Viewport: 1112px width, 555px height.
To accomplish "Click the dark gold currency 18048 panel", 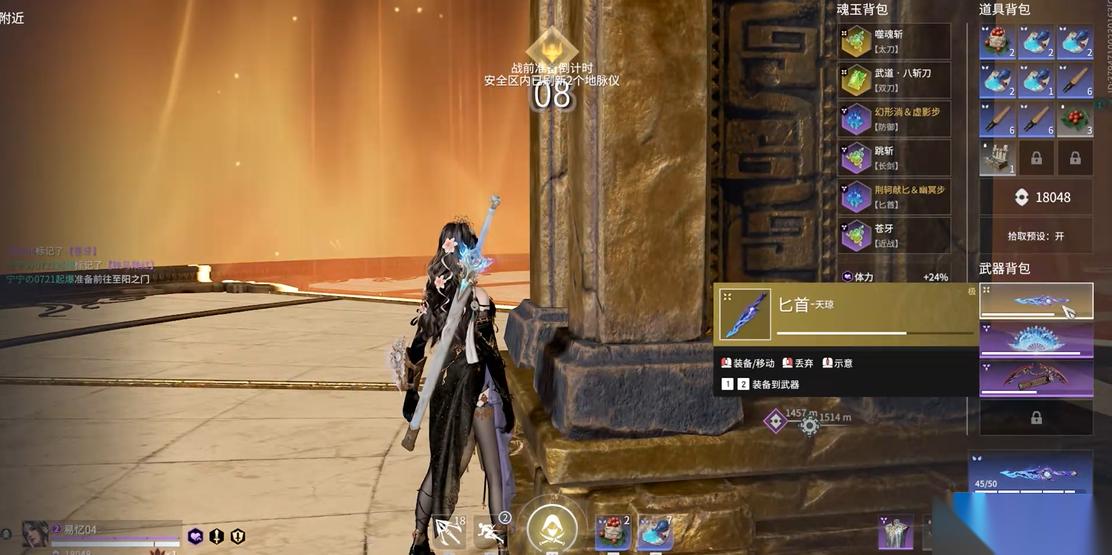I will (x=1035, y=197).
